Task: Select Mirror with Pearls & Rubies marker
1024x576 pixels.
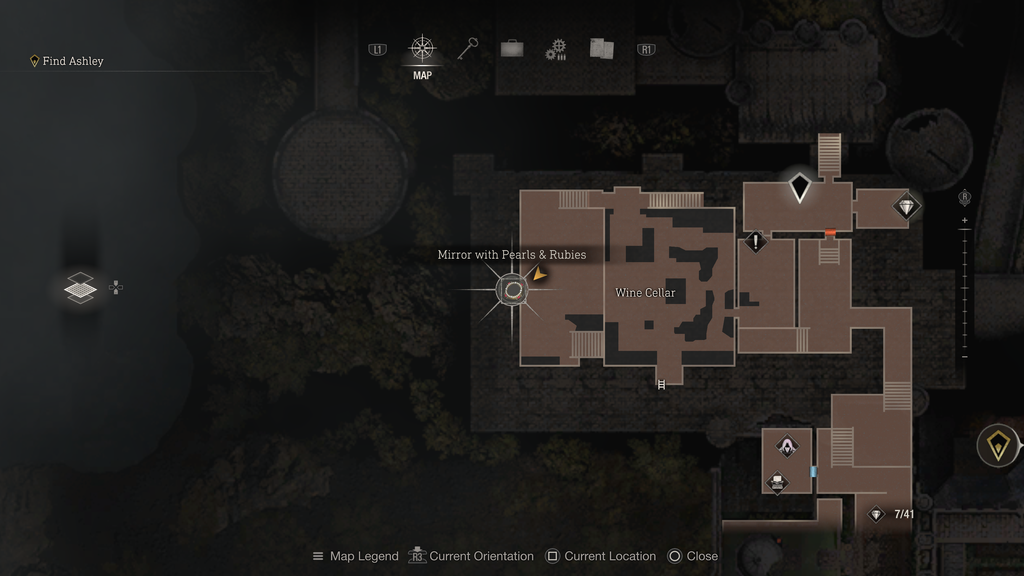Action: tap(513, 290)
